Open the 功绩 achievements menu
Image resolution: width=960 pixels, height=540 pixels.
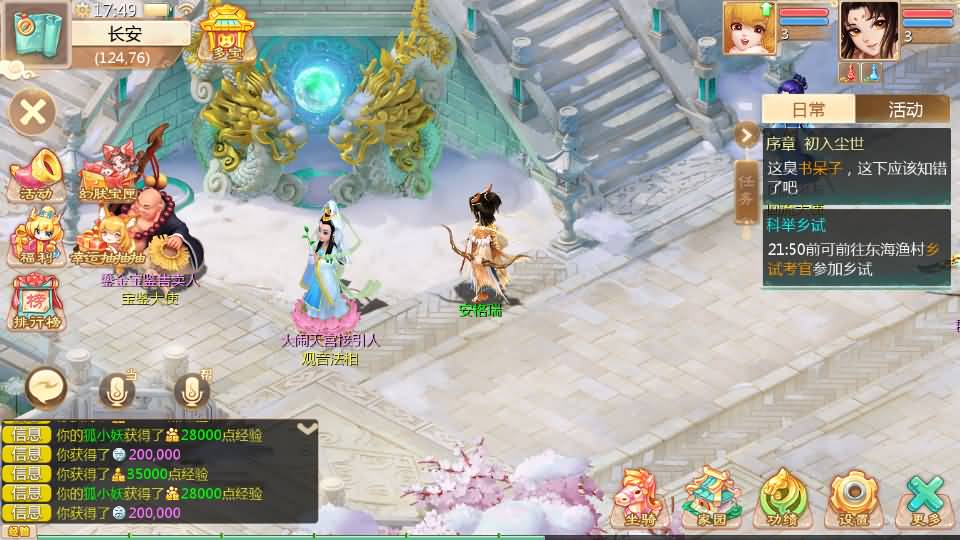point(783,498)
